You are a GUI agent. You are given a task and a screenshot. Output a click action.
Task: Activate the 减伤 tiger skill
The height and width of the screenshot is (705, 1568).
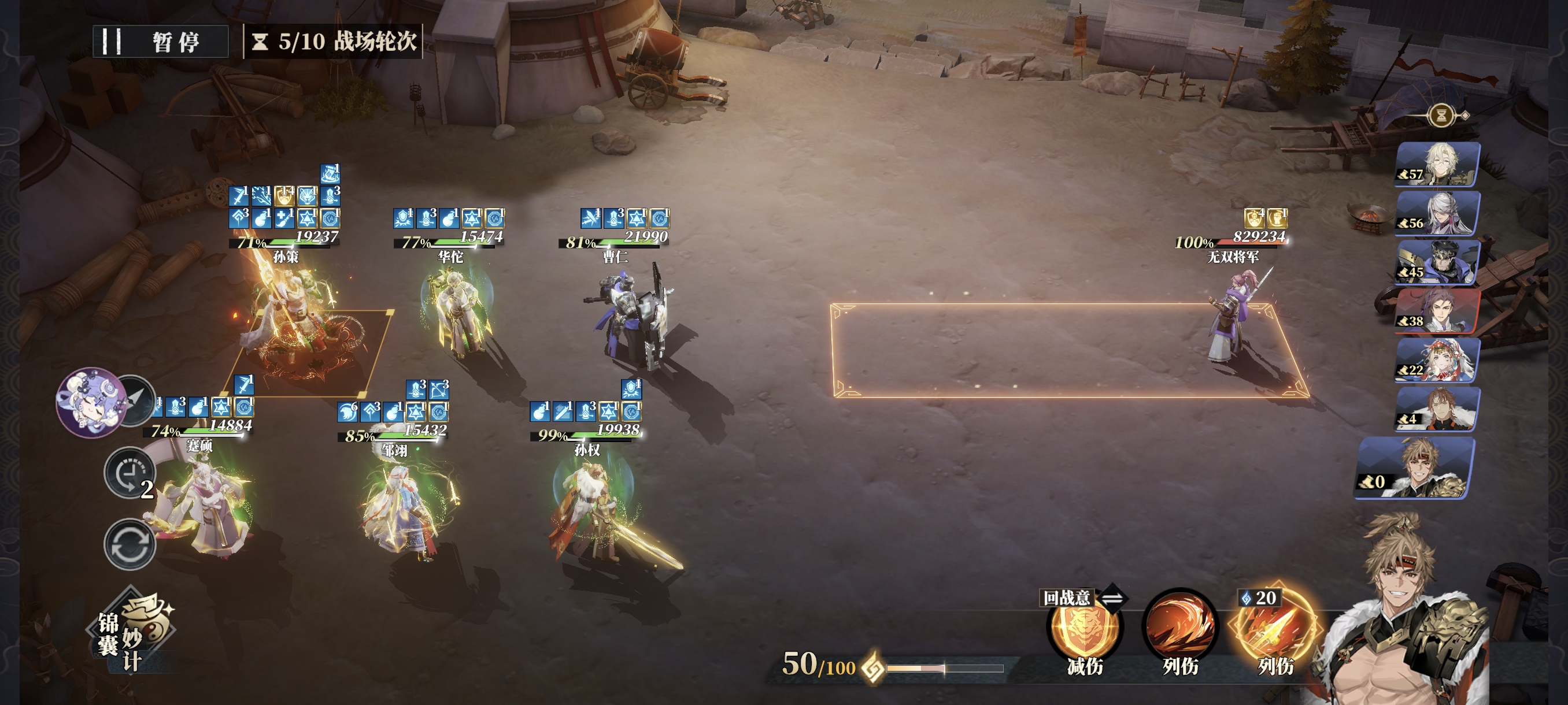(1084, 629)
